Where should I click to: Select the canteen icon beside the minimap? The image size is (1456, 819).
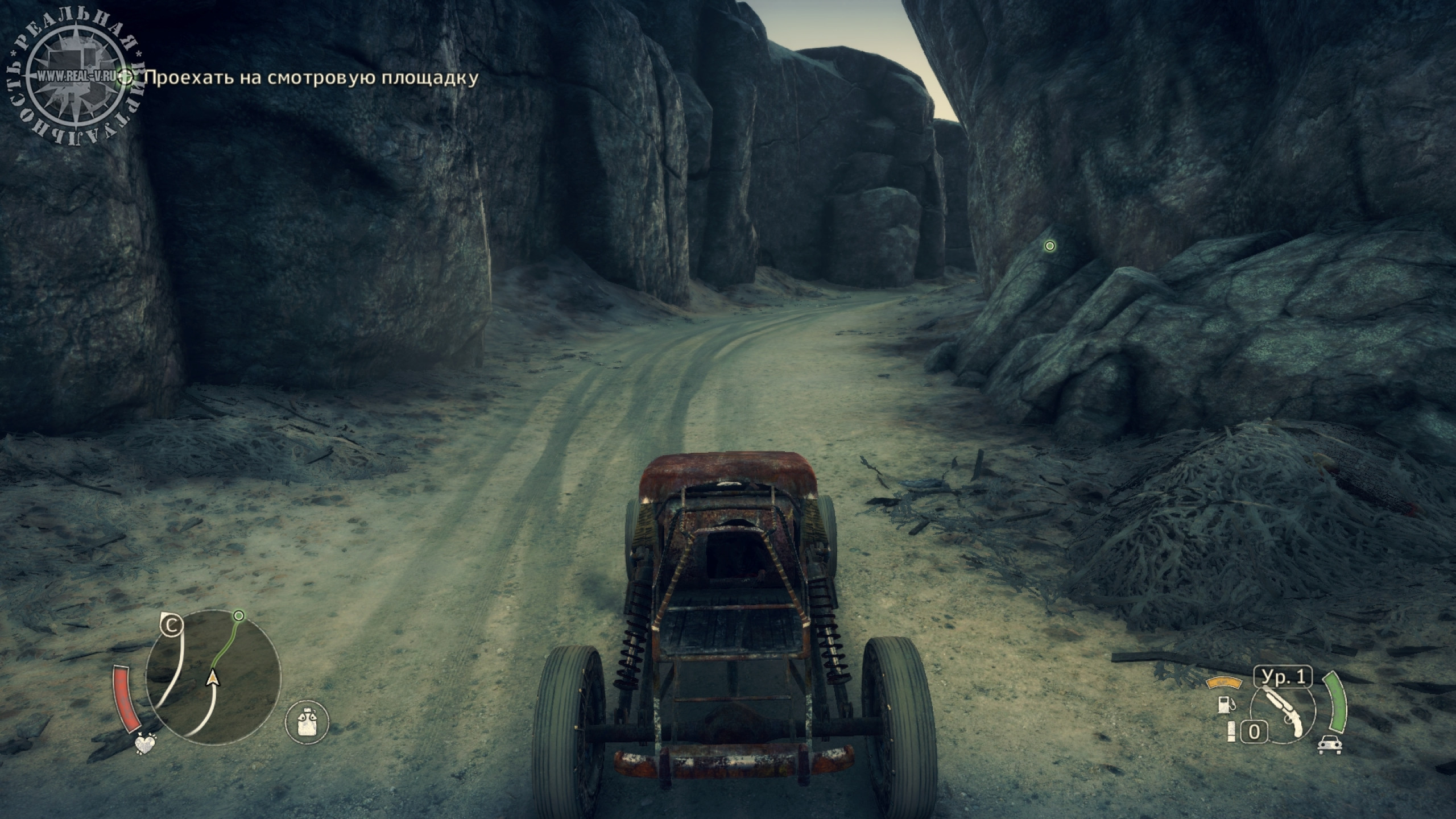click(x=307, y=722)
